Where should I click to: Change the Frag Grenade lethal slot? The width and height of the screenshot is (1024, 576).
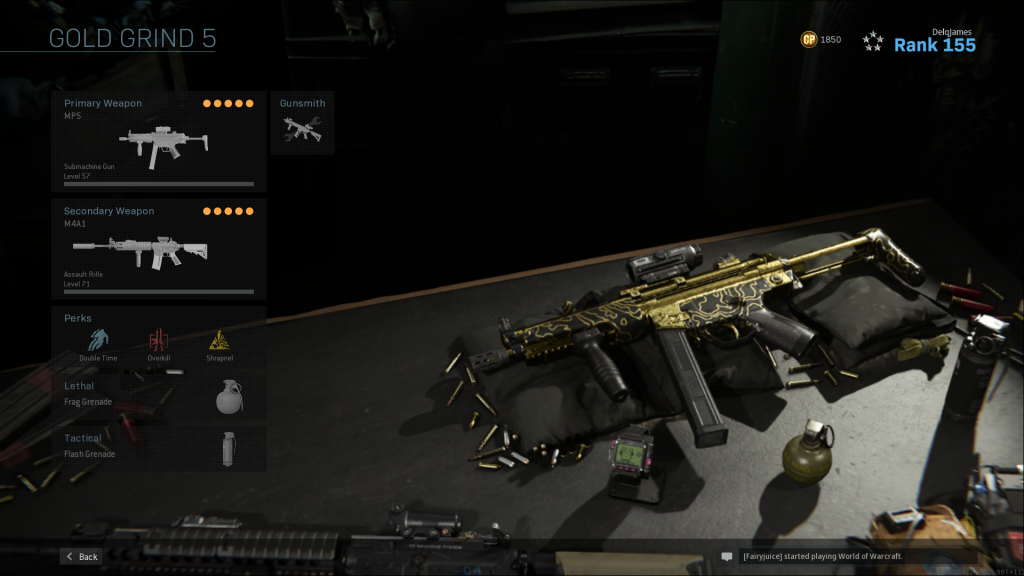(x=159, y=396)
